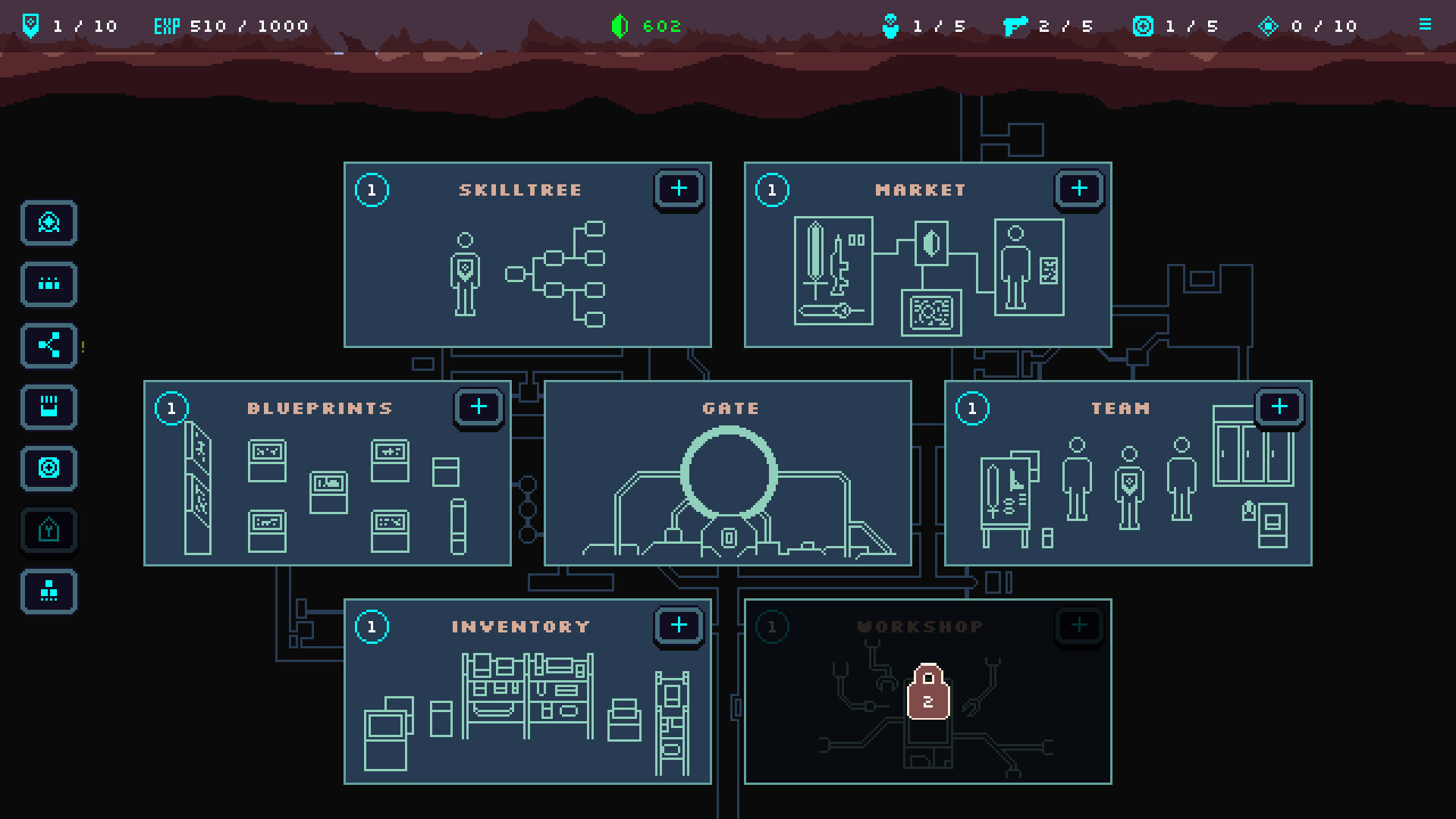1456x819 pixels.
Task: Expand the Inventory panel via its plus button
Action: tap(679, 626)
